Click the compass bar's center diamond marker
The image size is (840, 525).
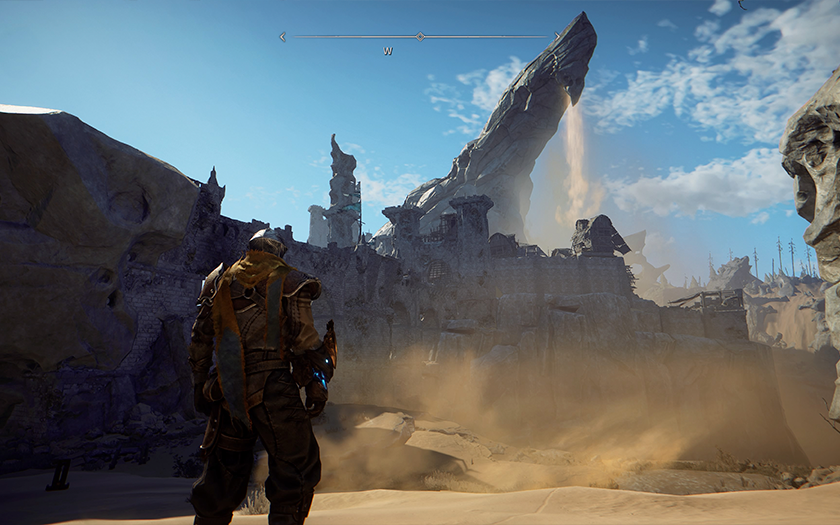point(420,37)
